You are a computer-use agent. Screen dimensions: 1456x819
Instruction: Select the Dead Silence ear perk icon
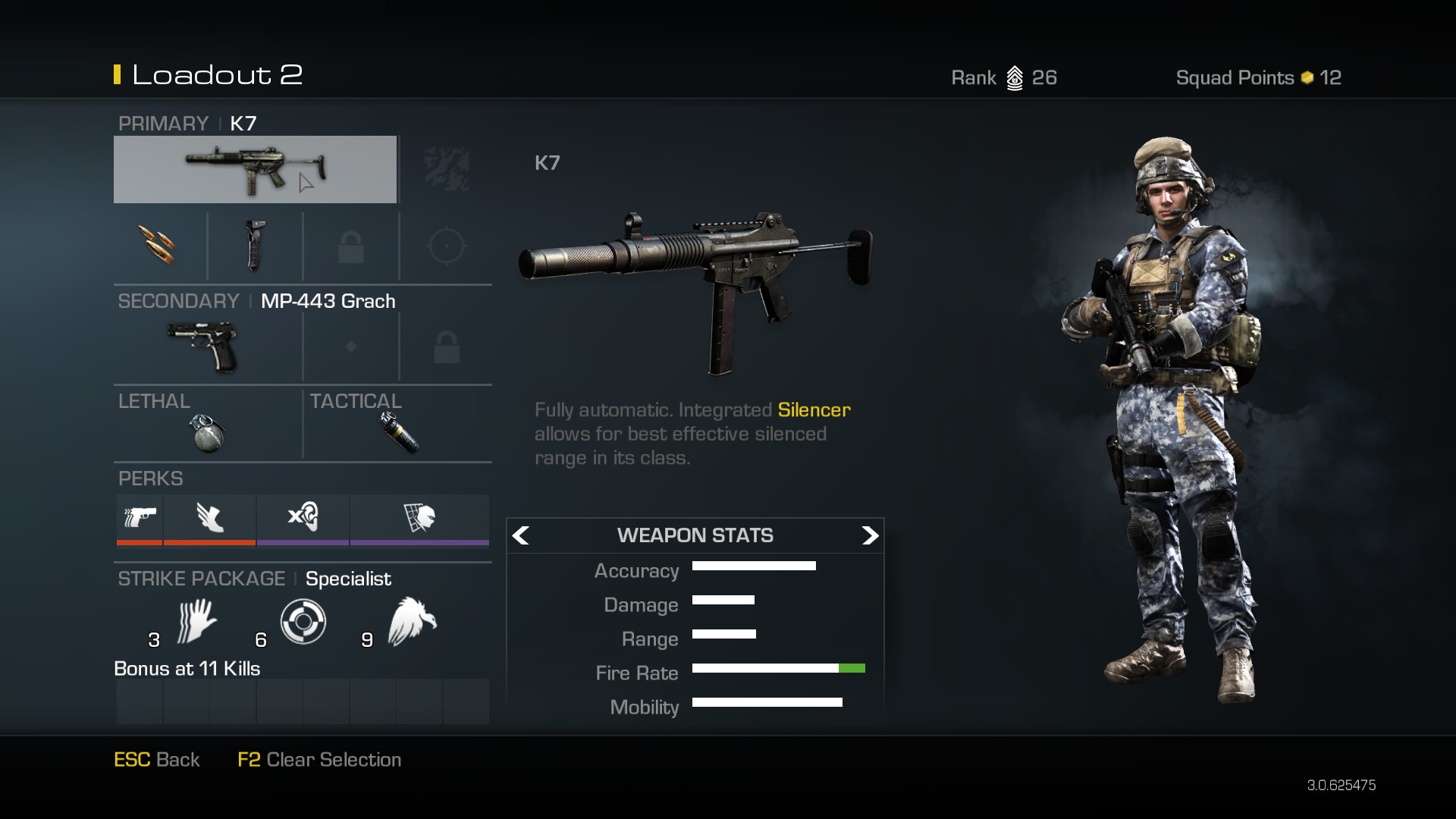(x=303, y=519)
